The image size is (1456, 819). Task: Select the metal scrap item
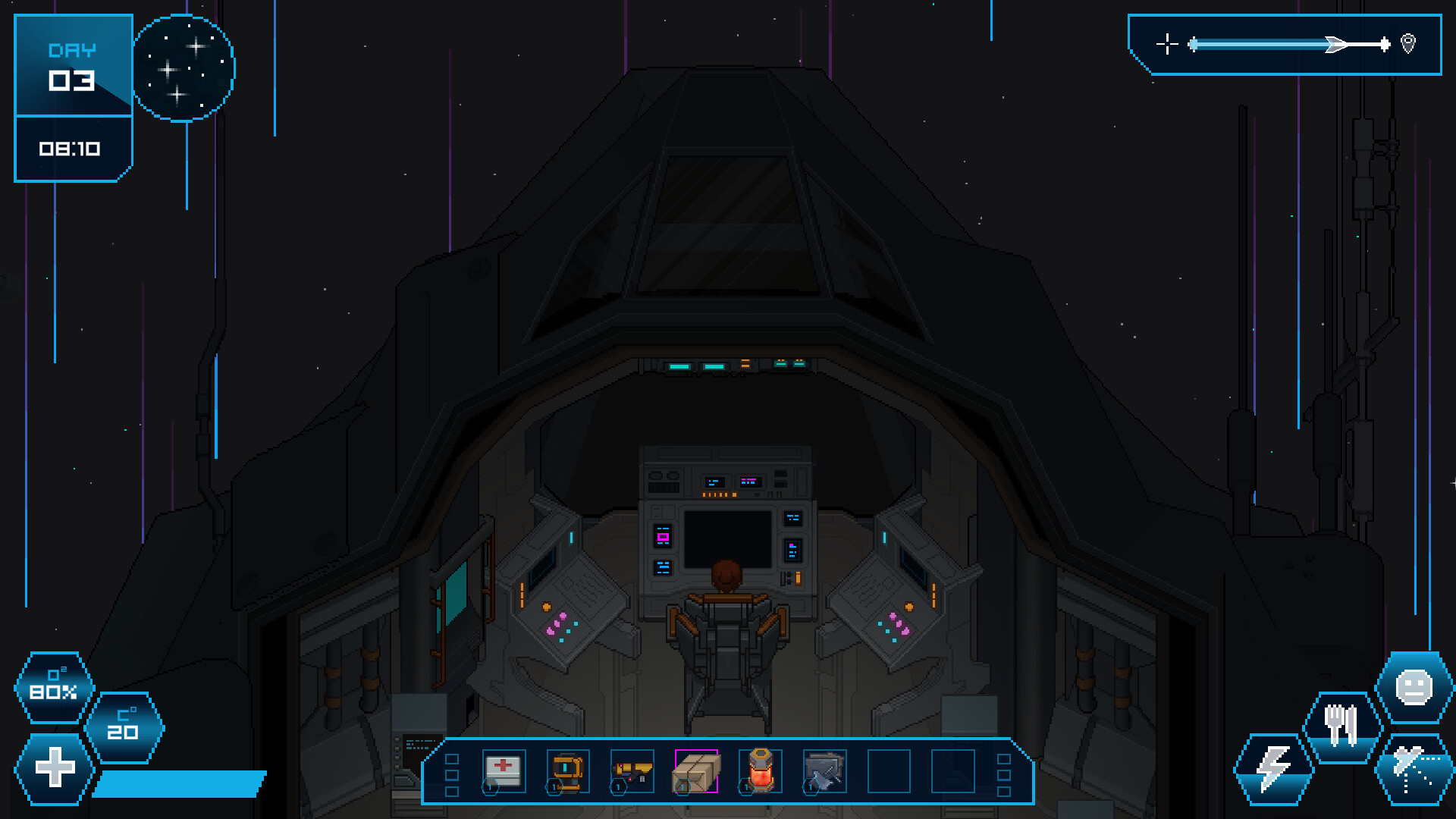tap(824, 770)
